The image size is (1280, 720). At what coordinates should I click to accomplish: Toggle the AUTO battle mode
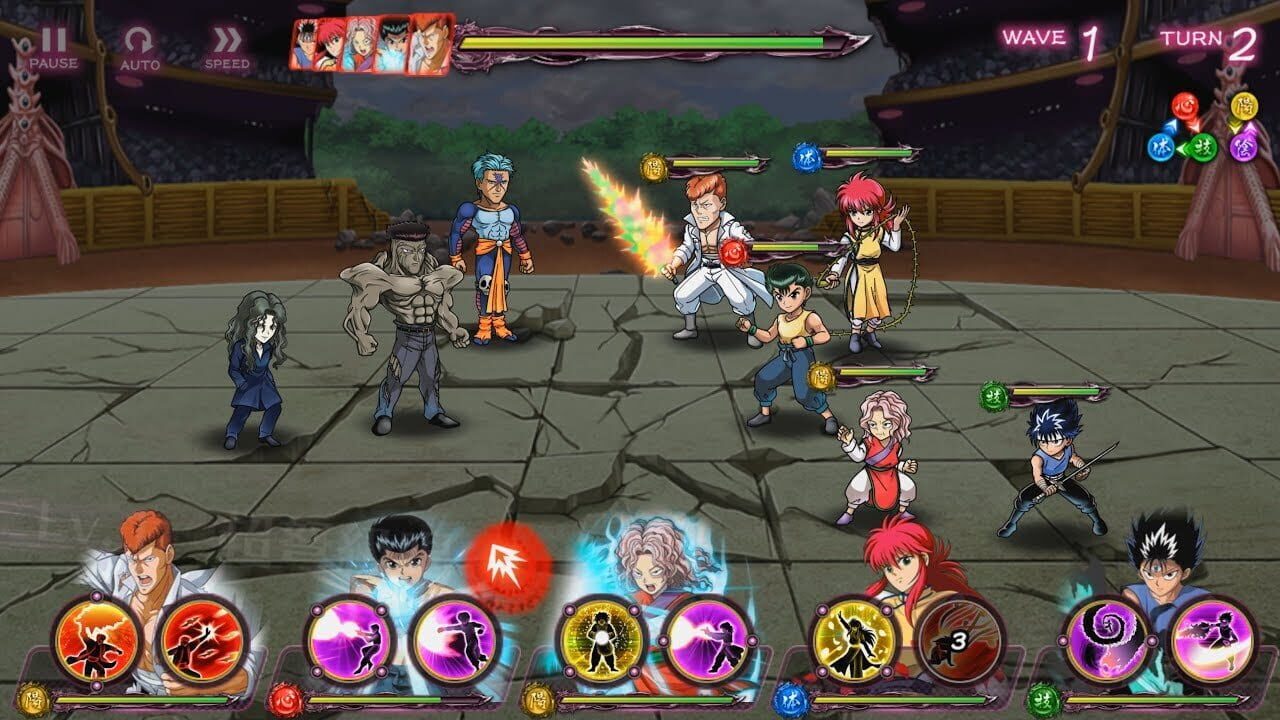pos(141,42)
